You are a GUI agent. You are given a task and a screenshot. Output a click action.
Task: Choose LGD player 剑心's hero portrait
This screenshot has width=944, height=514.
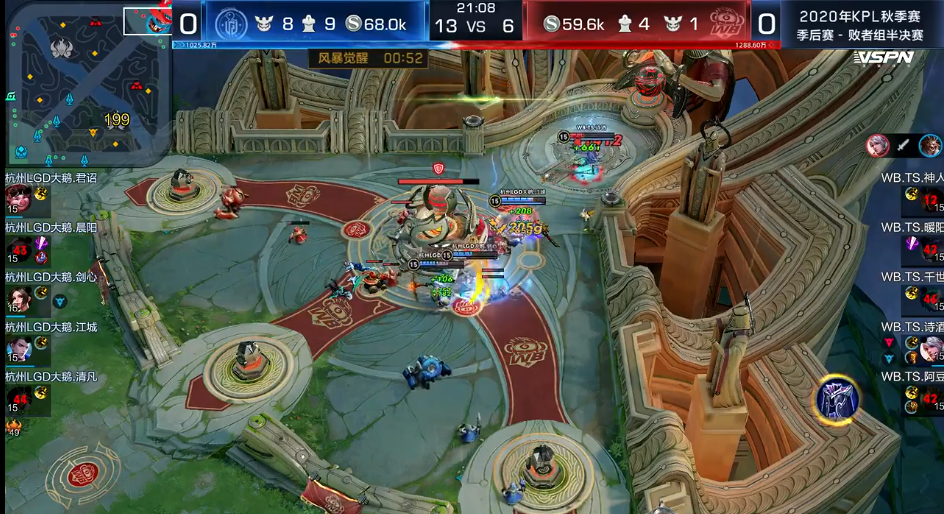[17, 298]
